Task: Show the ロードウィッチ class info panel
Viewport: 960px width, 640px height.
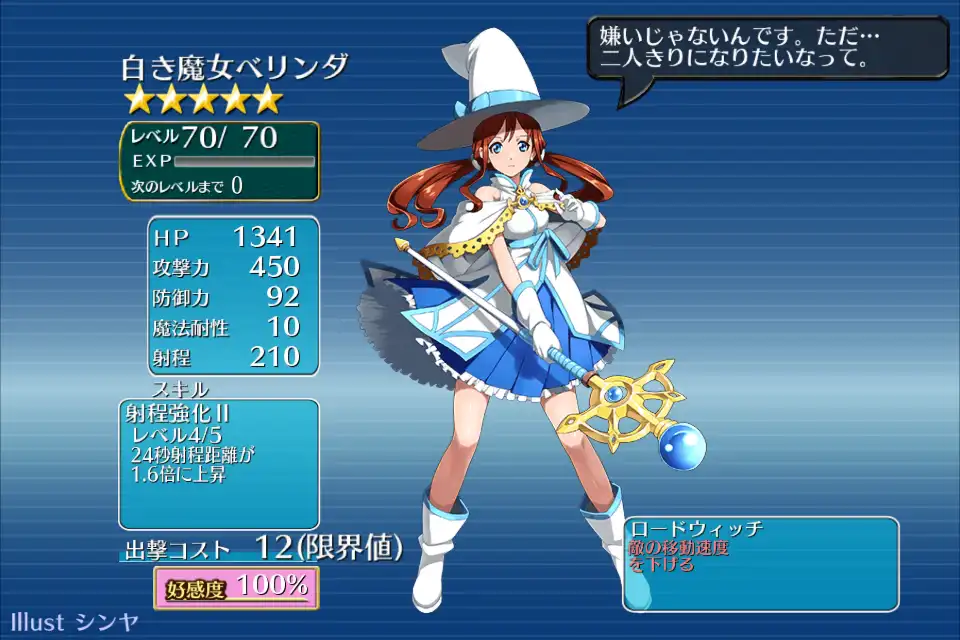Action: tap(760, 563)
